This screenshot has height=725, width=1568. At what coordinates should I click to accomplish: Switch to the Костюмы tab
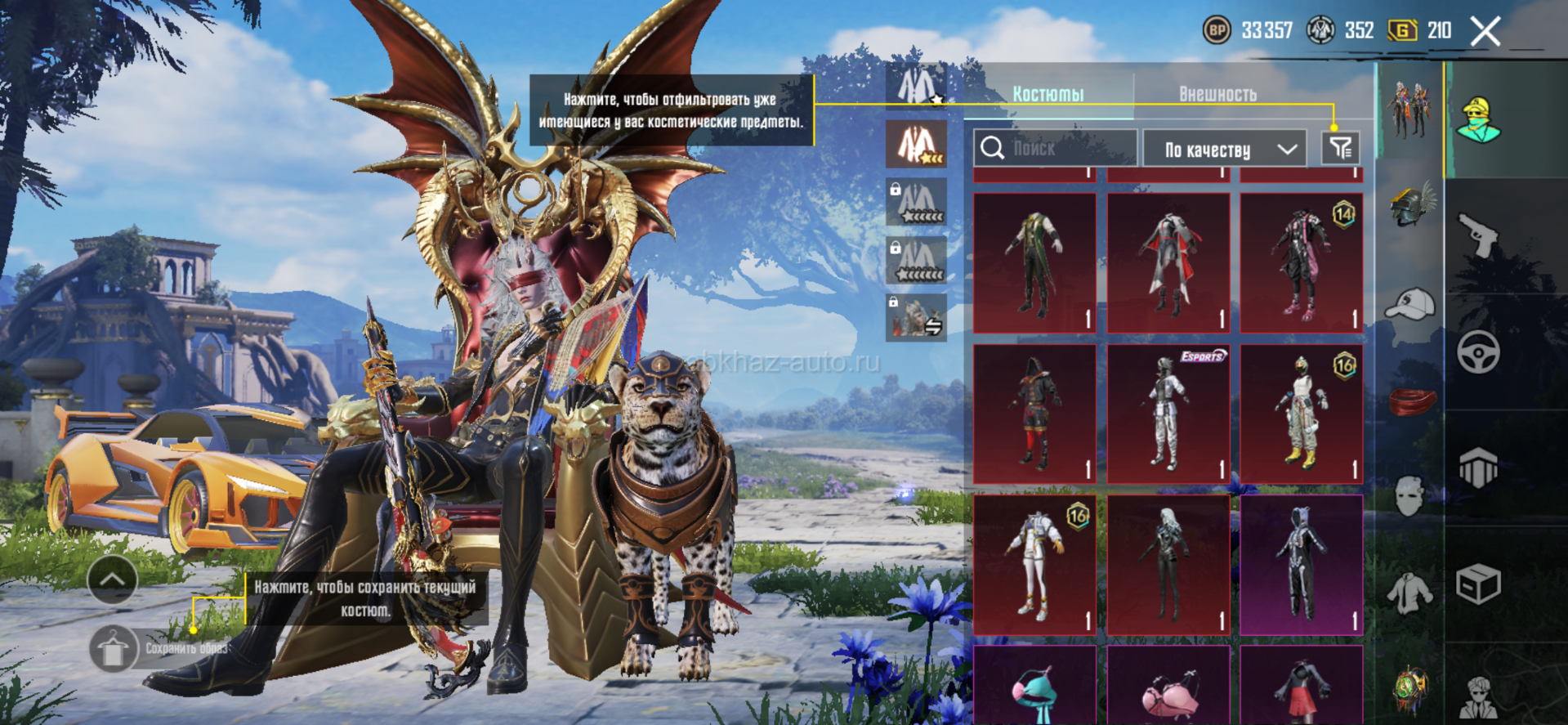[x=1048, y=94]
